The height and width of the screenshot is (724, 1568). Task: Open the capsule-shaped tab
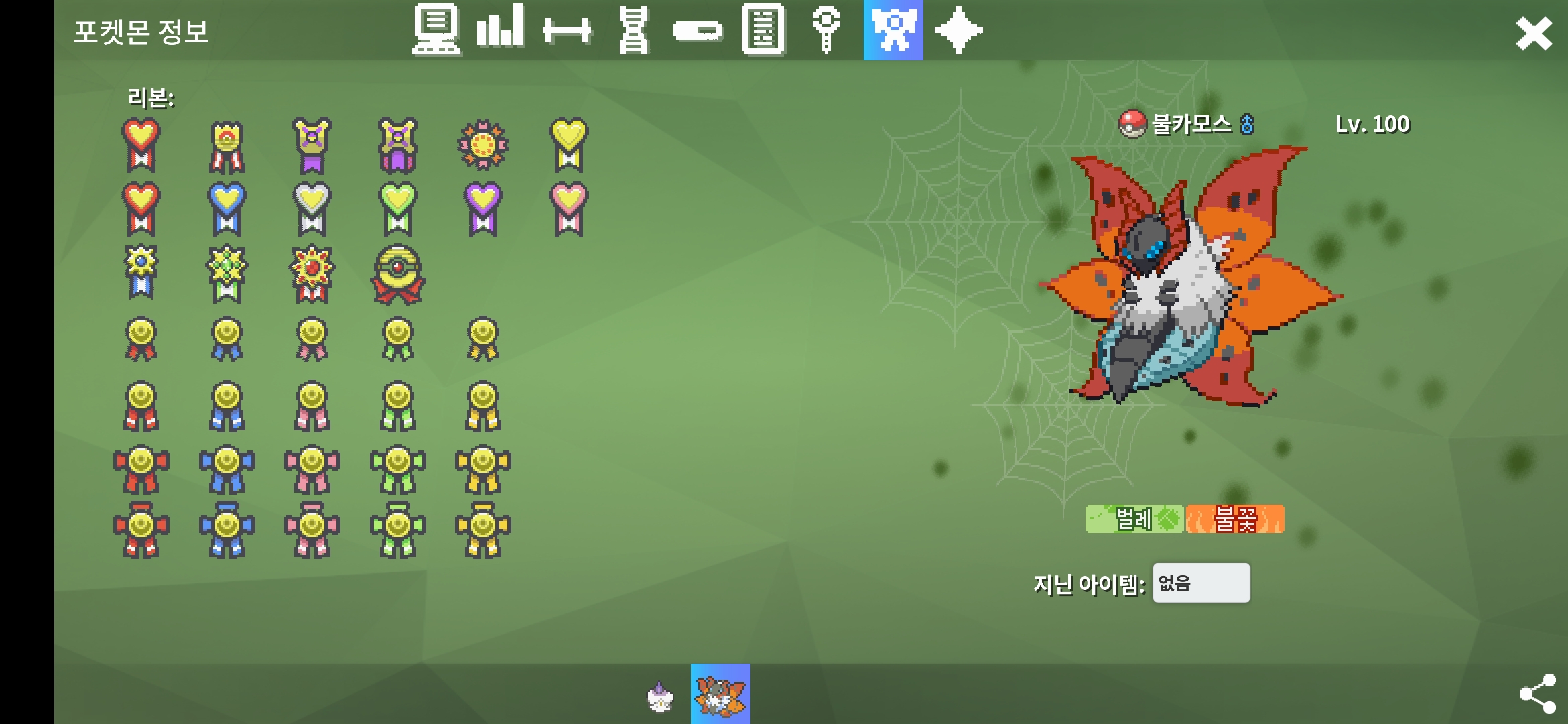[x=698, y=30]
